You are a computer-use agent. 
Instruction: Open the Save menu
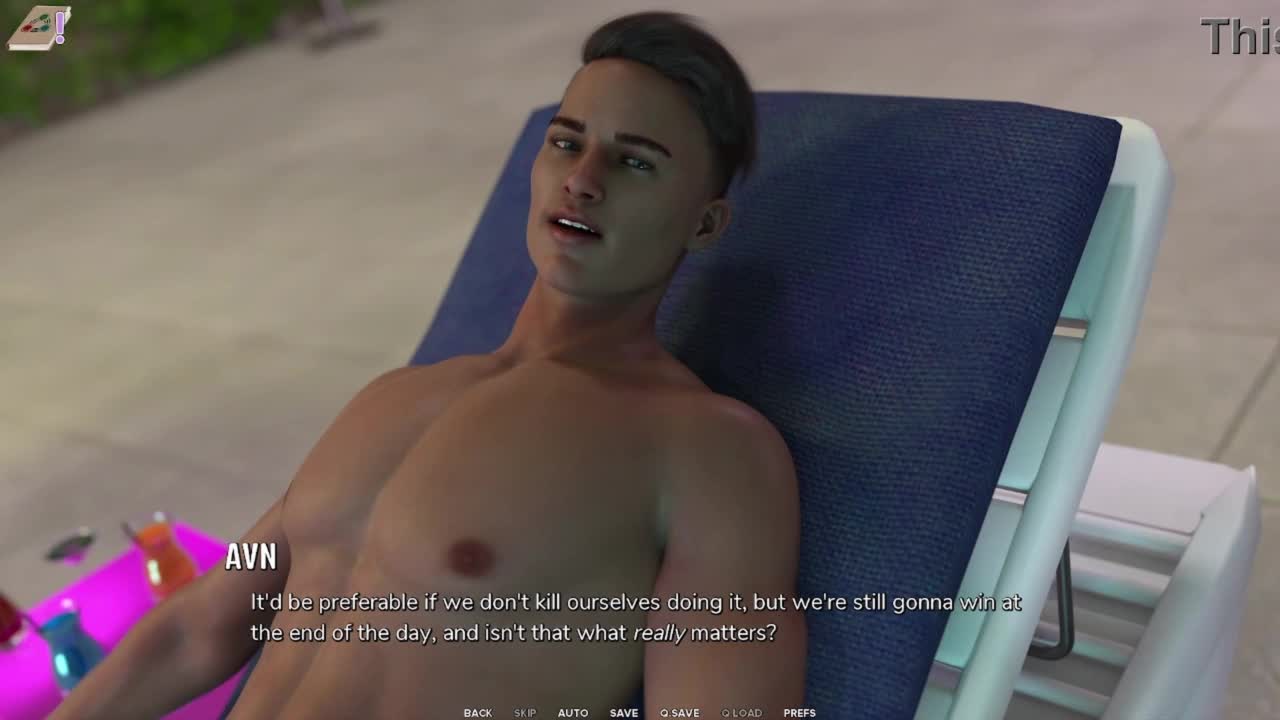coord(624,713)
